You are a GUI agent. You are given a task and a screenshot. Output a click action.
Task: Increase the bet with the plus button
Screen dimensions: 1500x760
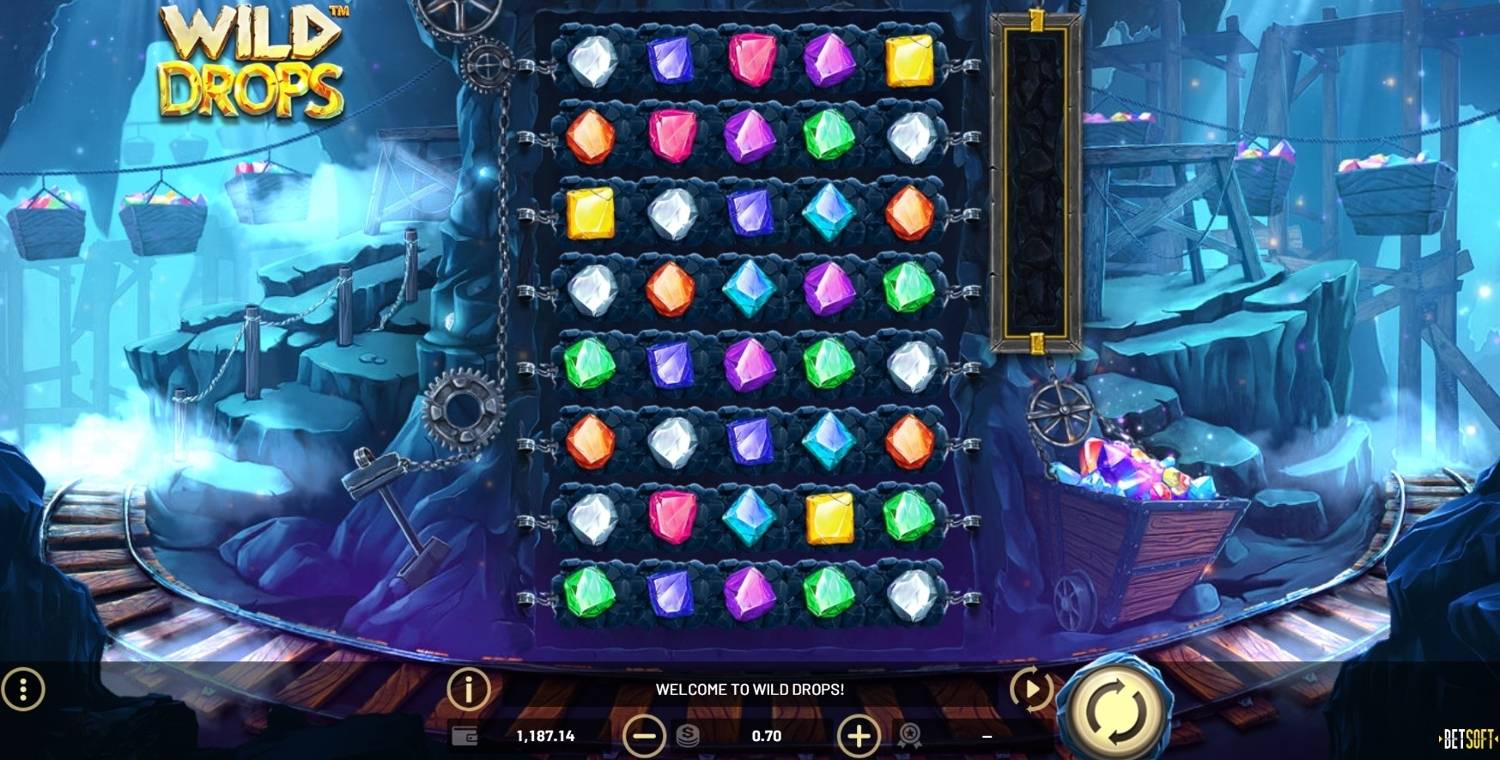click(x=858, y=736)
